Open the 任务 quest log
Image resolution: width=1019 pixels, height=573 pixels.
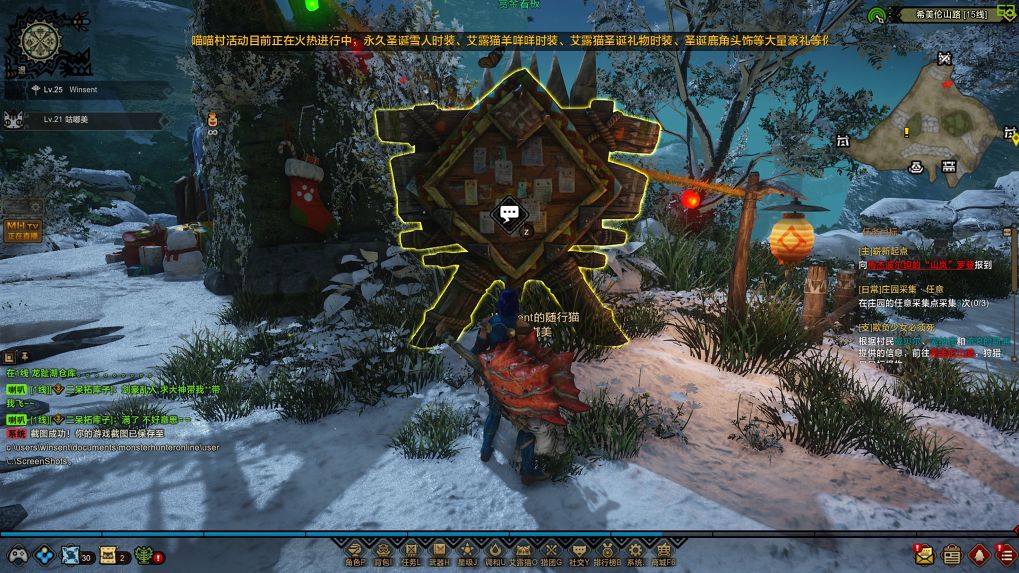(x=410, y=551)
